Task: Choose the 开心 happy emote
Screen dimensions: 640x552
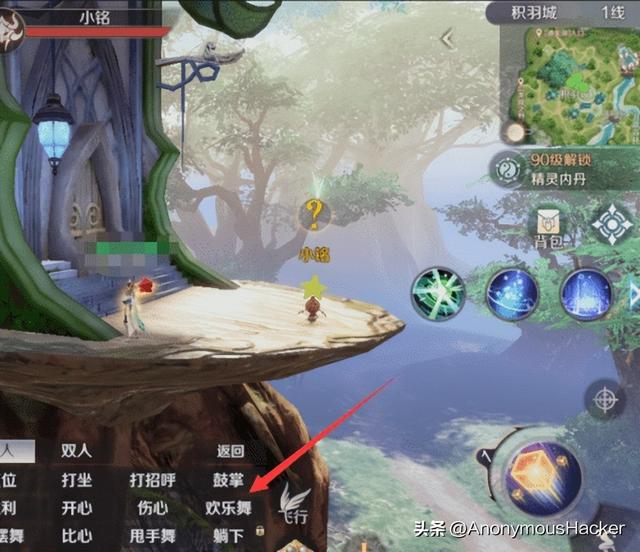Action: point(77,507)
